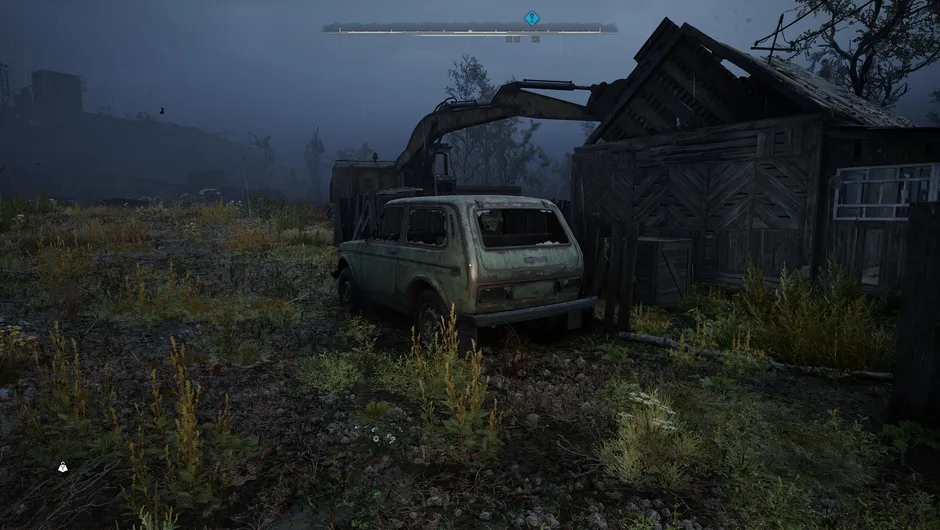Click the compass bar at the top

pos(469,29)
